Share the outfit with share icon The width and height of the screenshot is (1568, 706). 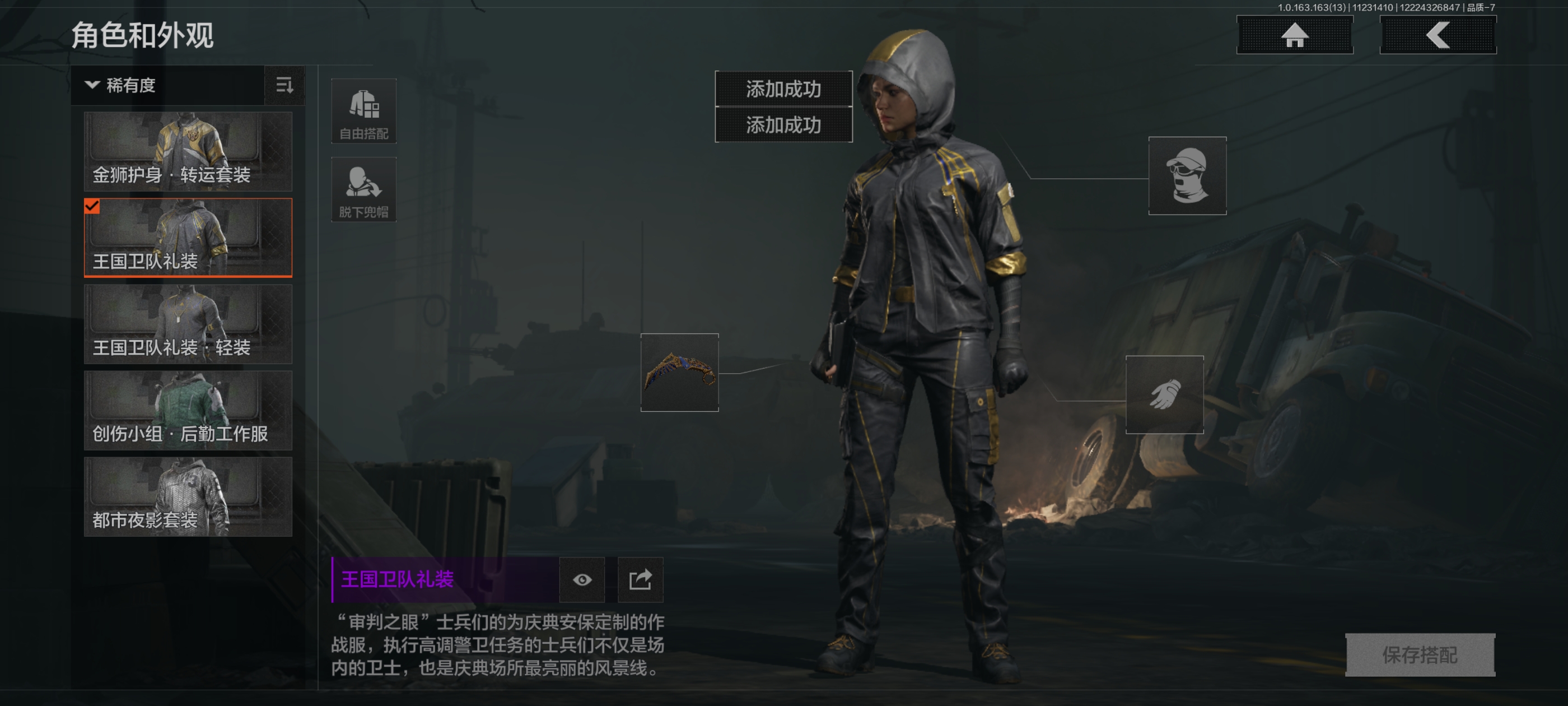640,579
